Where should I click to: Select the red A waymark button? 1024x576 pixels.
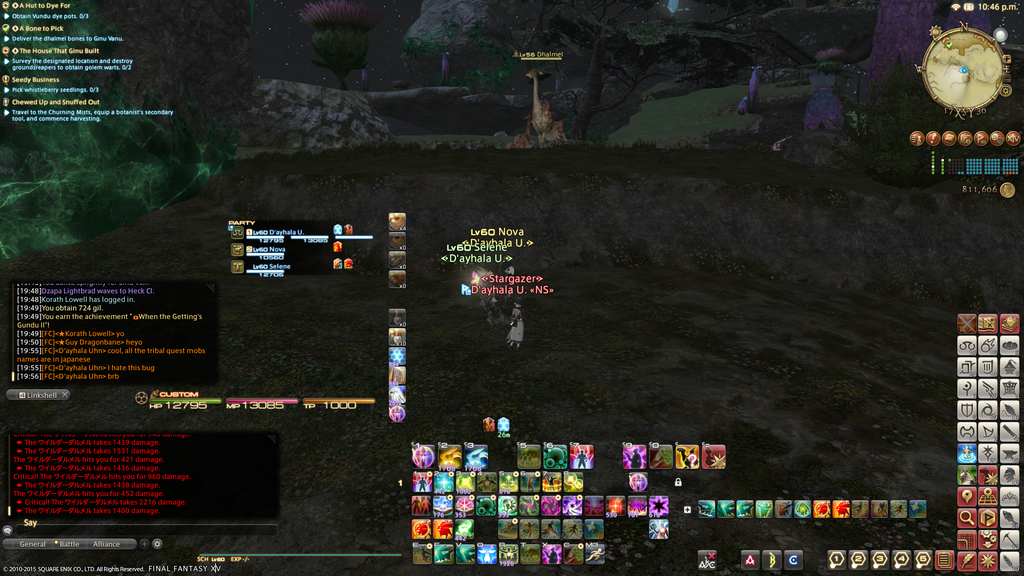[750, 560]
